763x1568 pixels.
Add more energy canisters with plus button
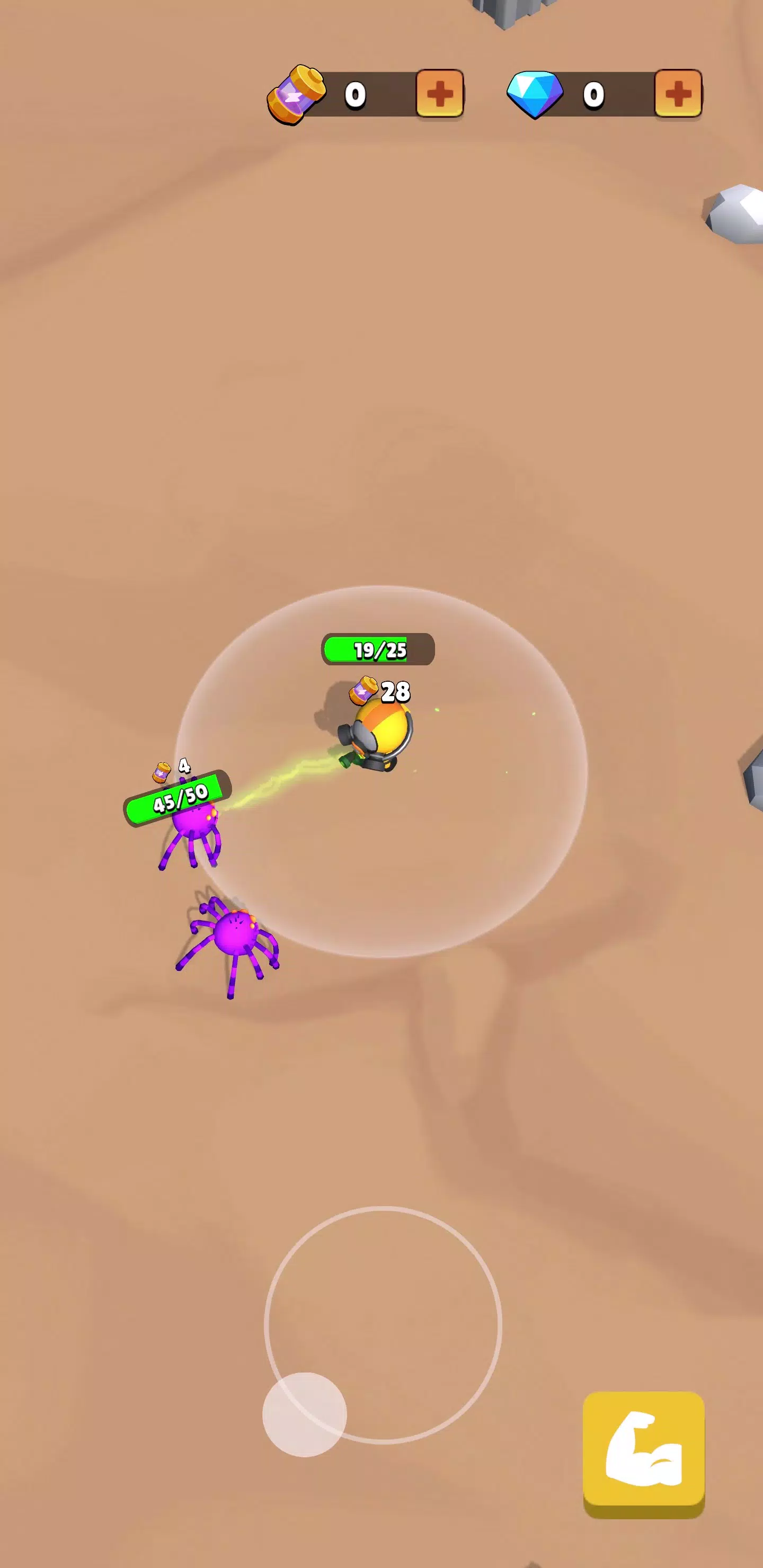tap(439, 93)
